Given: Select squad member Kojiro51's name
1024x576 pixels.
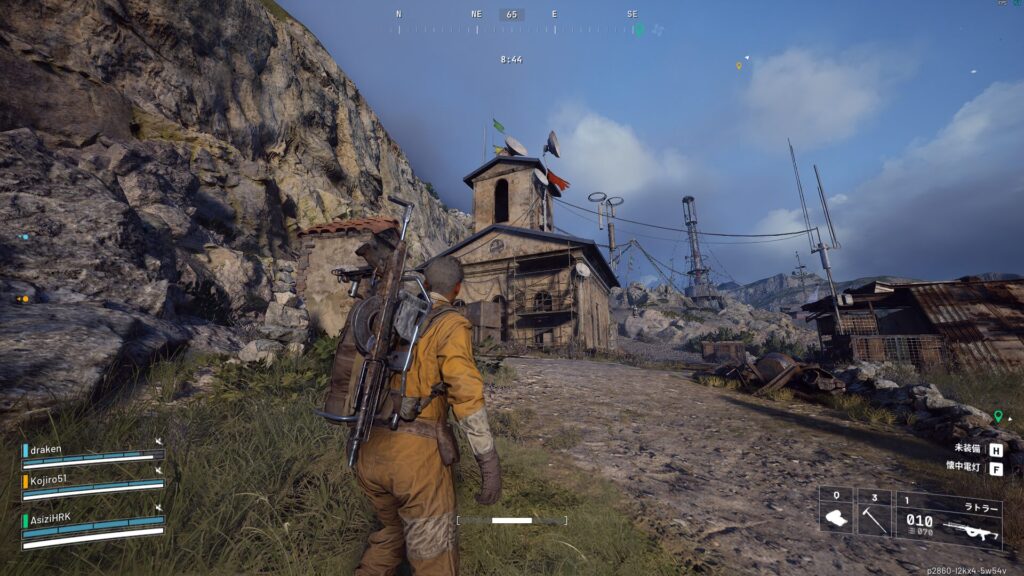Looking at the screenshot, I should tap(51, 480).
